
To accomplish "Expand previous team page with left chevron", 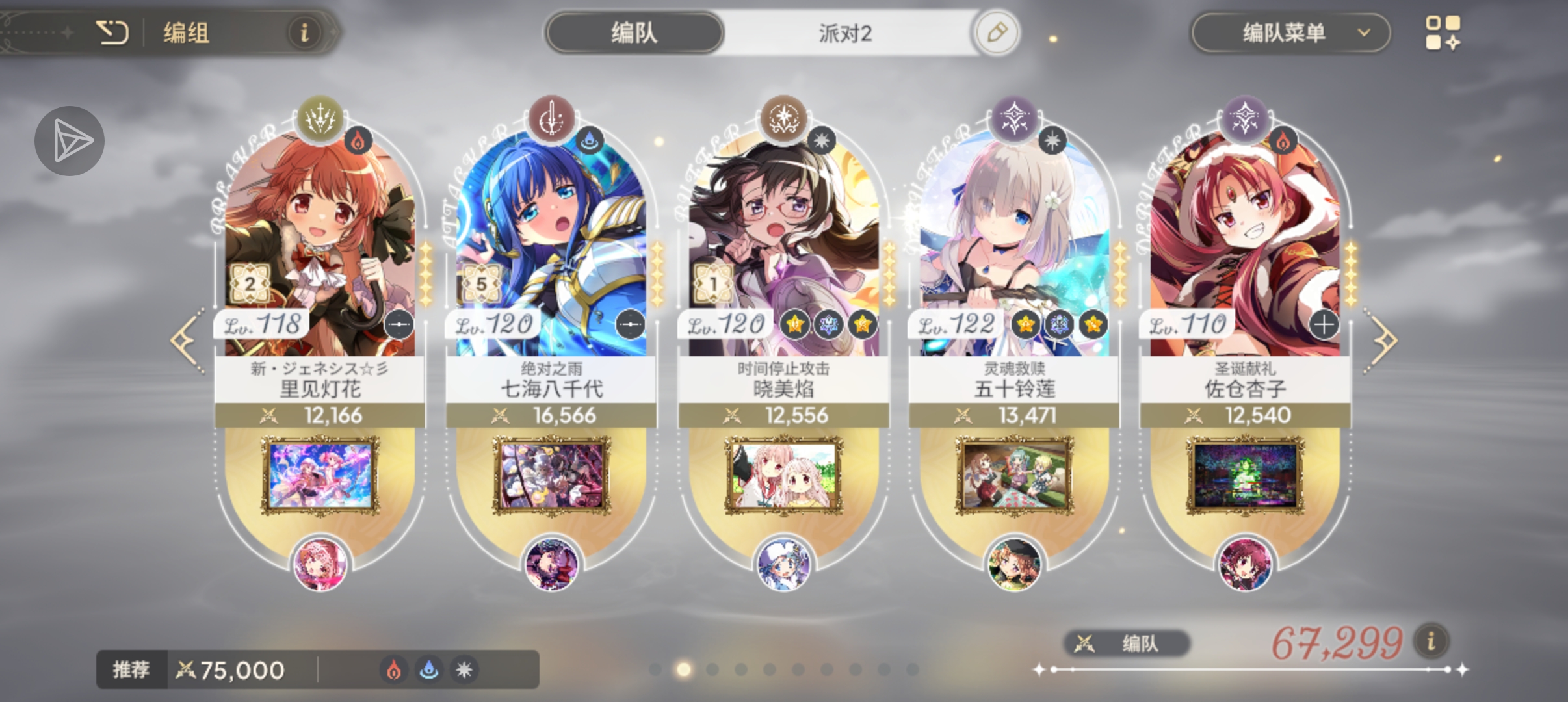I will pyautogui.click(x=184, y=338).
